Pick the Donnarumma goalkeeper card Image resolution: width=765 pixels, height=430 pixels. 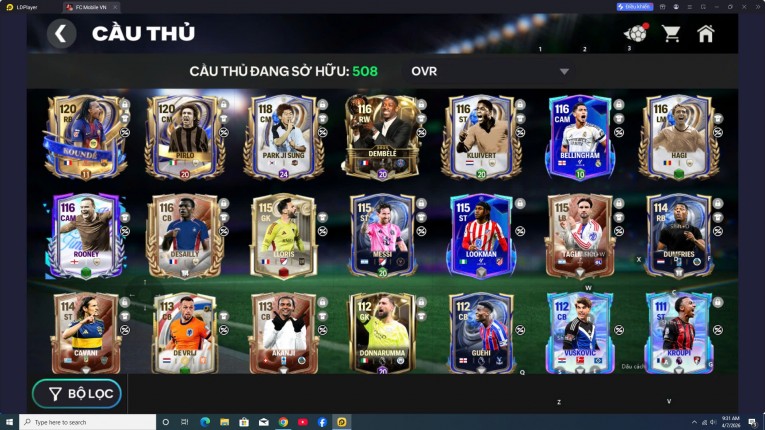point(380,333)
